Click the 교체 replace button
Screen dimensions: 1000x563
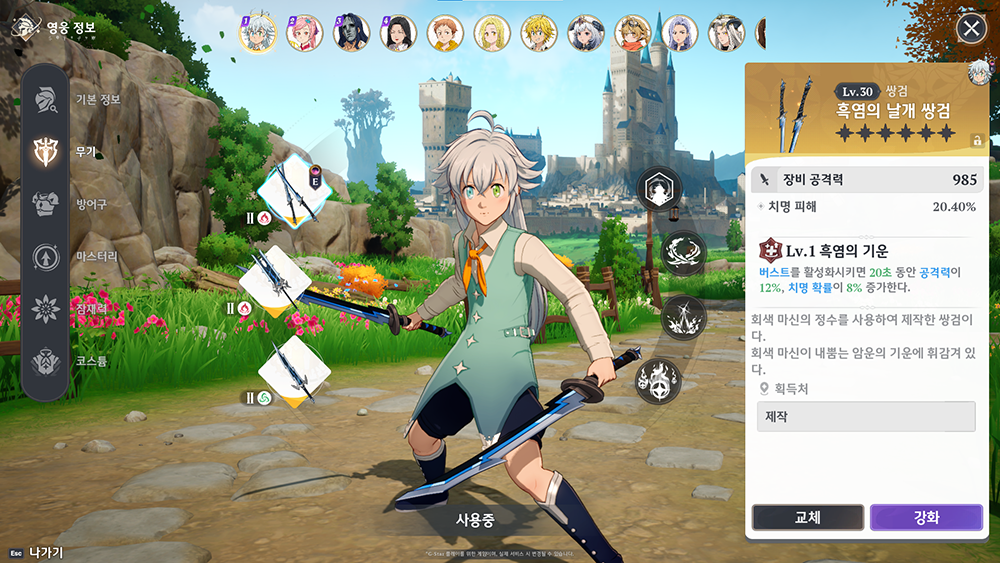coord(807,517)
